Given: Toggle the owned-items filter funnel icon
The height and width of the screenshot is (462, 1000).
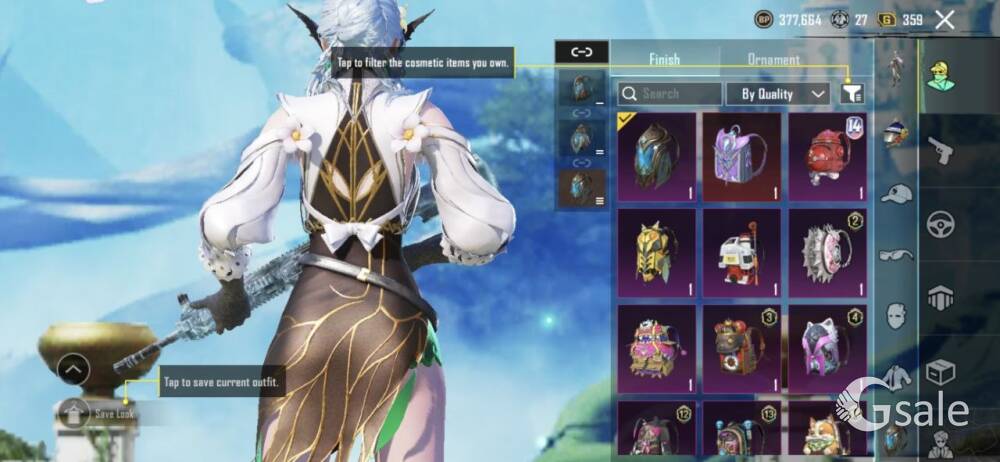Looking at the screenshot, I should click(x=852, y=93).
